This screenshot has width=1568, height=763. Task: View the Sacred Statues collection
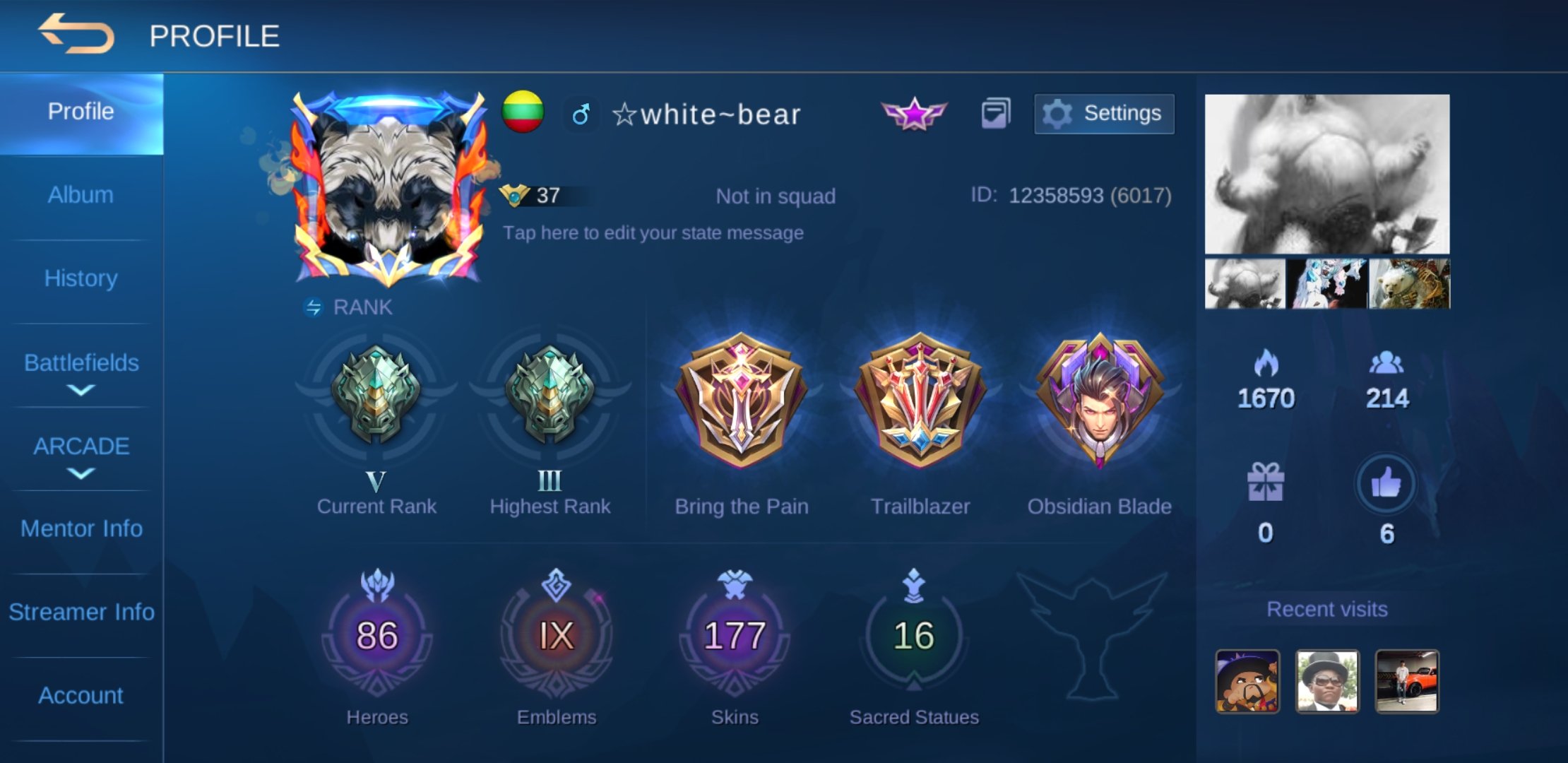pos(913,636)
